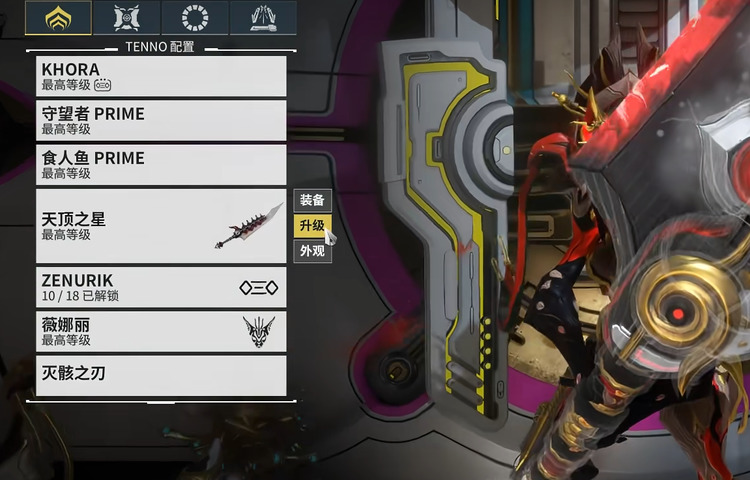Click the 装备 equip button
This screenshot has width=750, height=480.
pos(312,199)
